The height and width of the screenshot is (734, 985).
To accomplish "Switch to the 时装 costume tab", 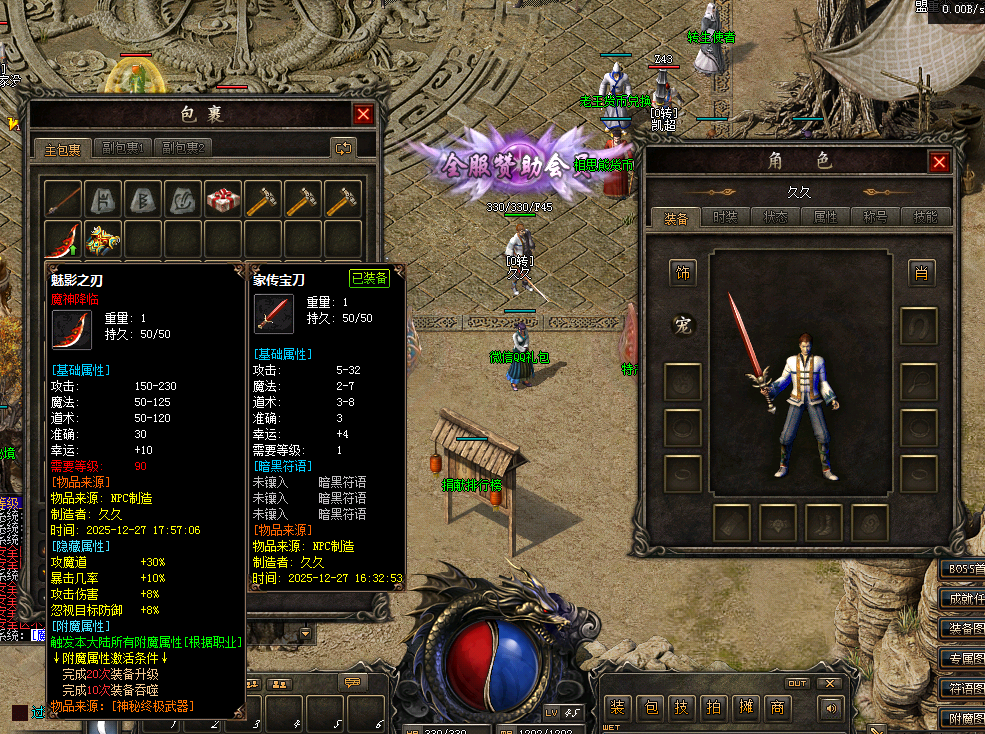I will point(726,217).
